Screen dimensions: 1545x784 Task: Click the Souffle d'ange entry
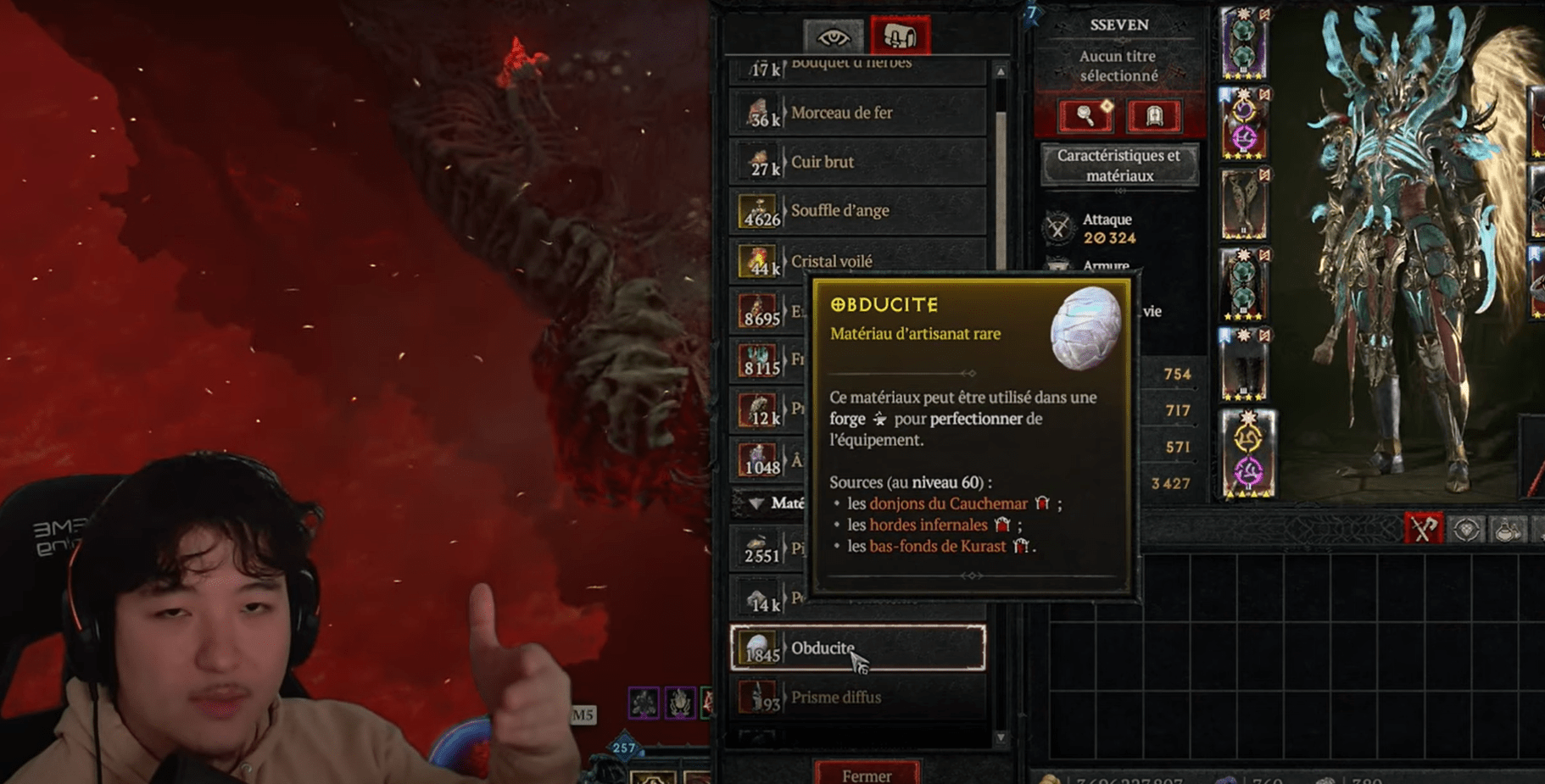(856, 211)
